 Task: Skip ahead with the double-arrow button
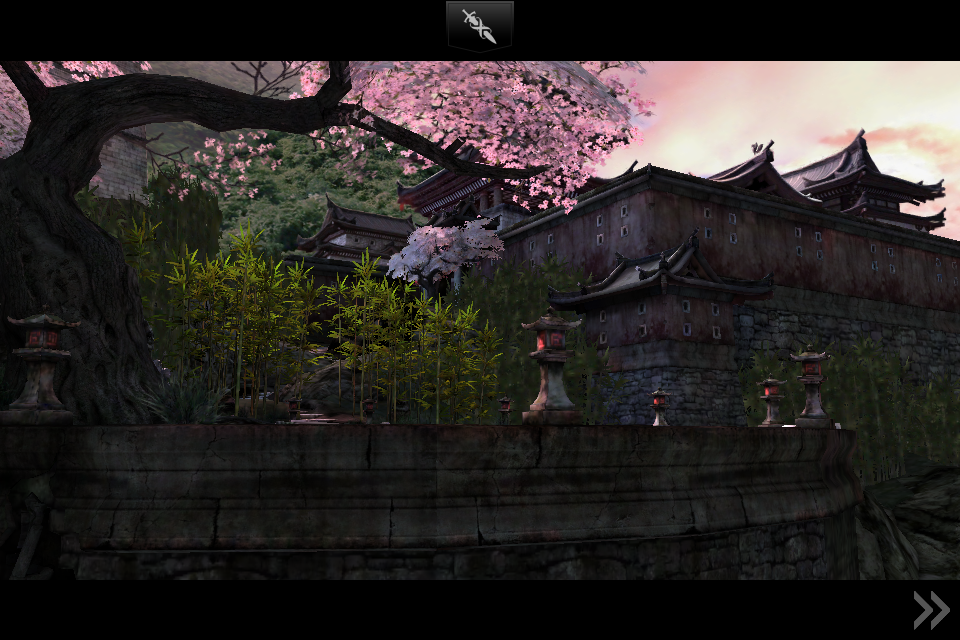(x=931, y=610)
